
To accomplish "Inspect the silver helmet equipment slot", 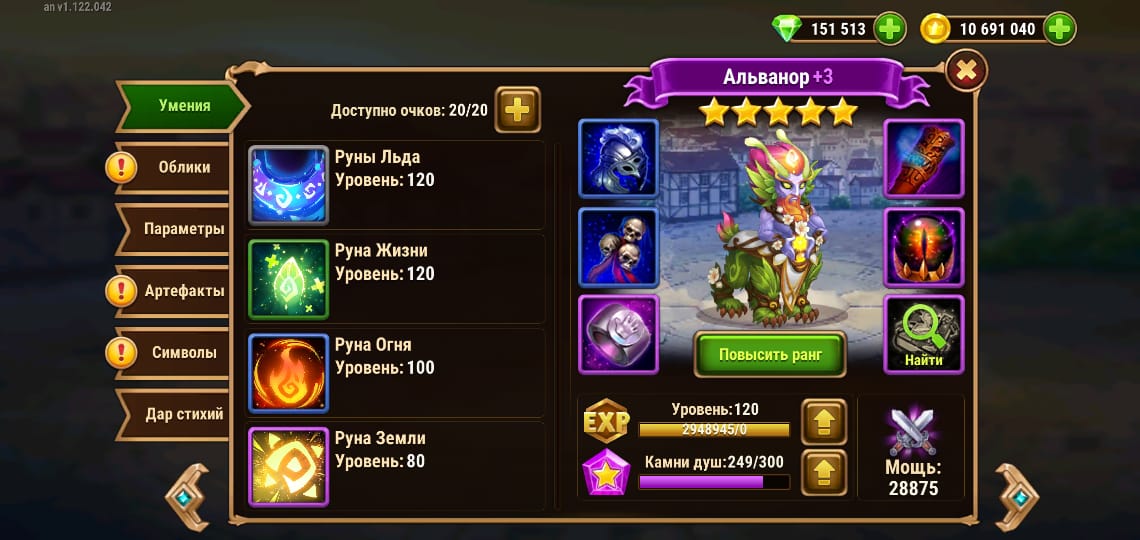I will pos(618,159).
